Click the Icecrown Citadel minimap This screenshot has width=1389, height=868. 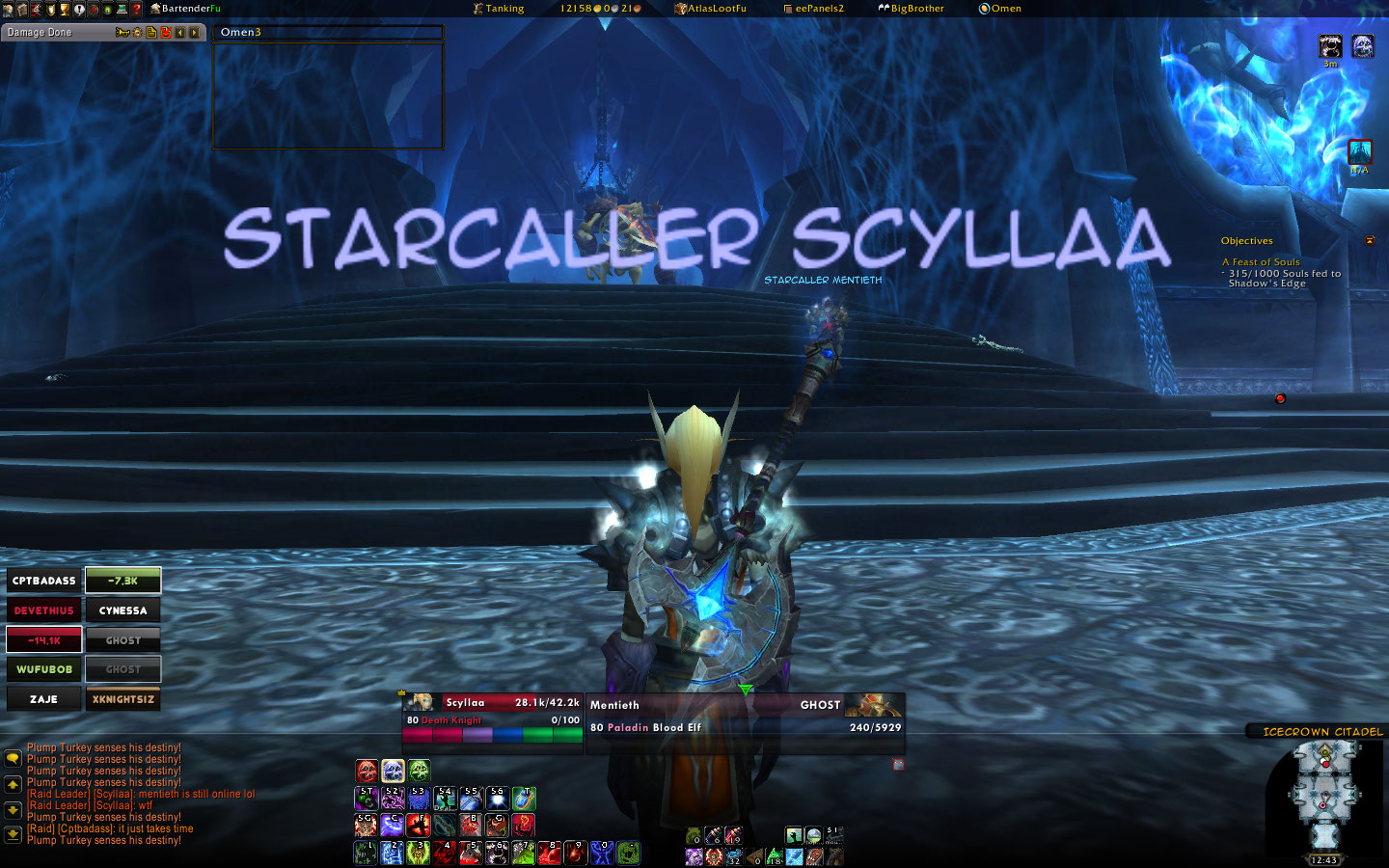pyautogui.click(x=1324, y=796)
